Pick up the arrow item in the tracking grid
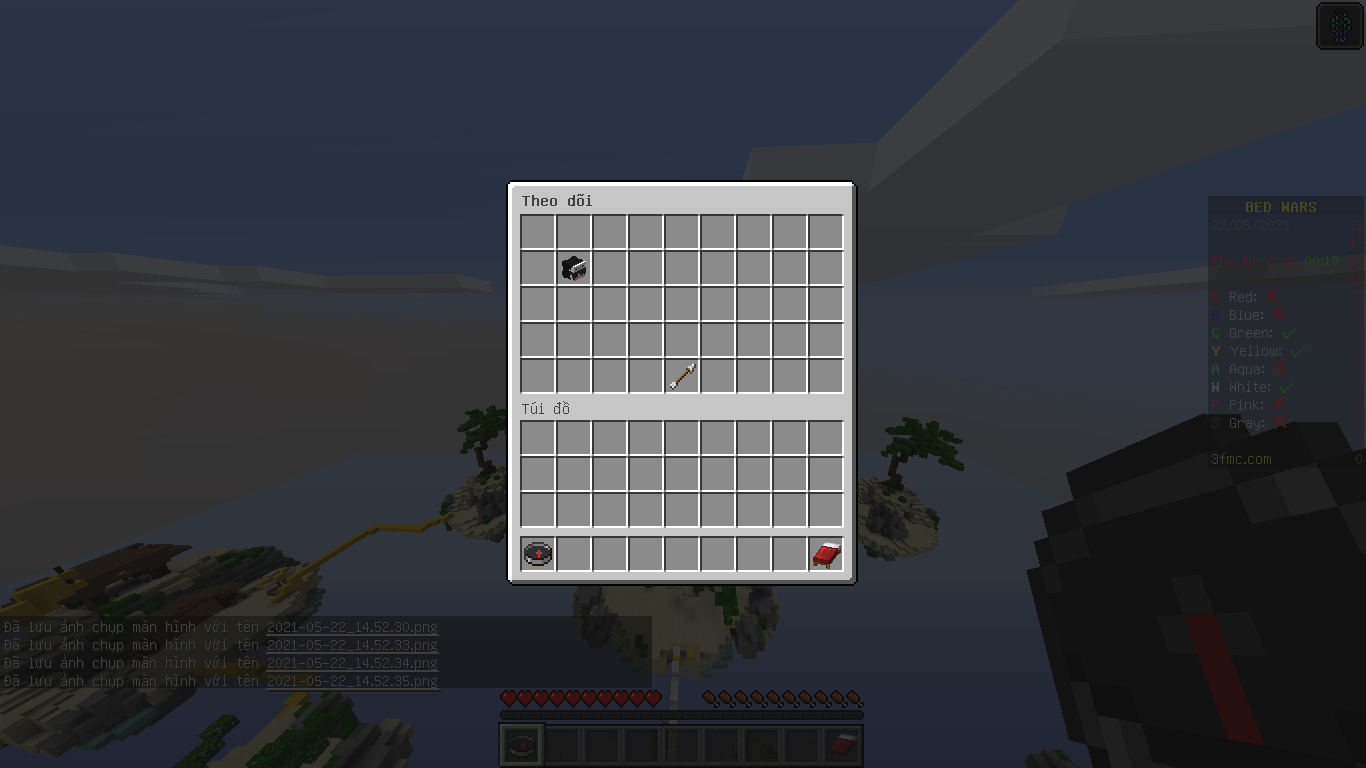The image size is (1366, 768). pyautogui.click(x=682, y=375)
